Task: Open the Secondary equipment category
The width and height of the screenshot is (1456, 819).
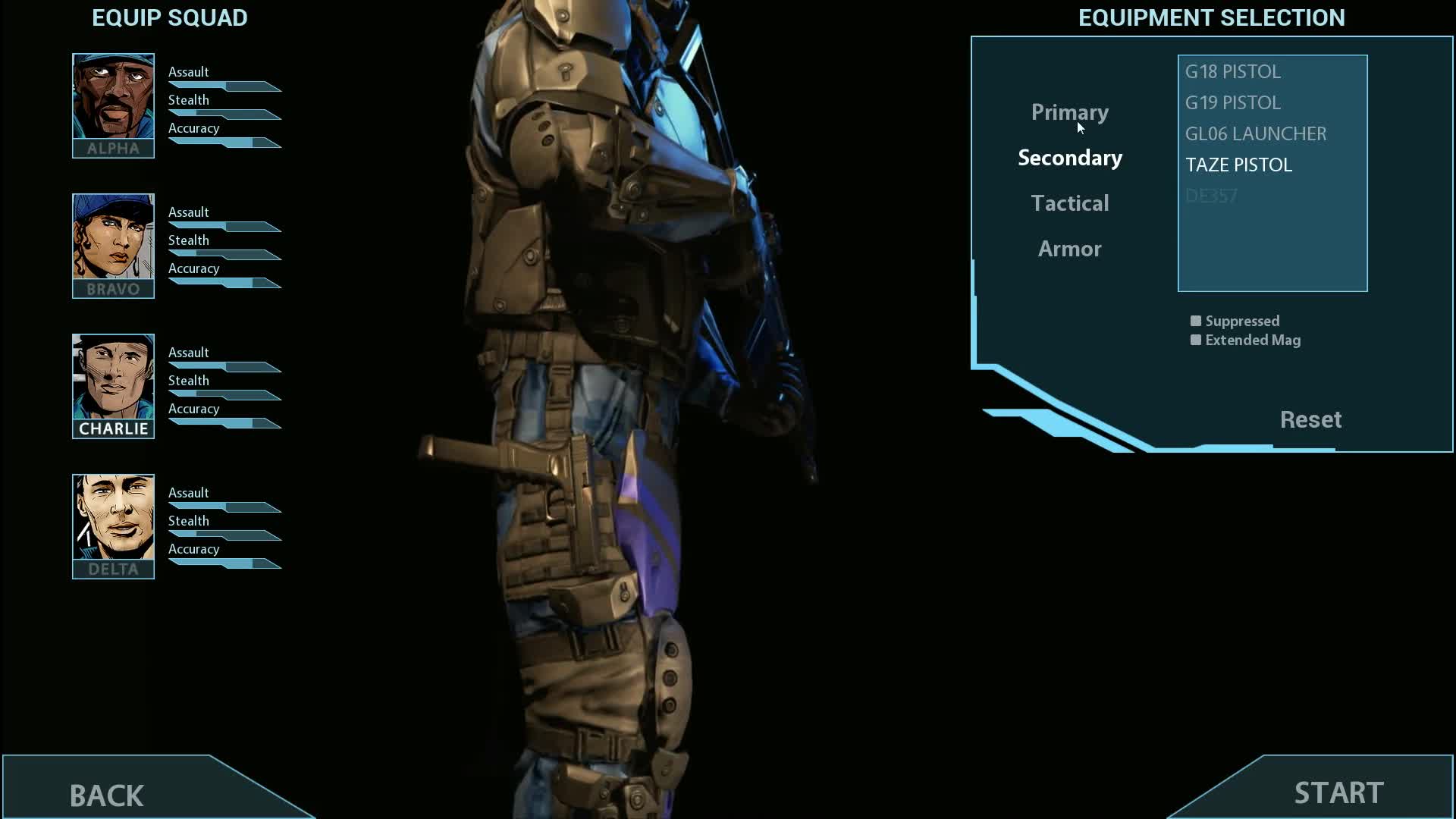Action: [1069, 158]
